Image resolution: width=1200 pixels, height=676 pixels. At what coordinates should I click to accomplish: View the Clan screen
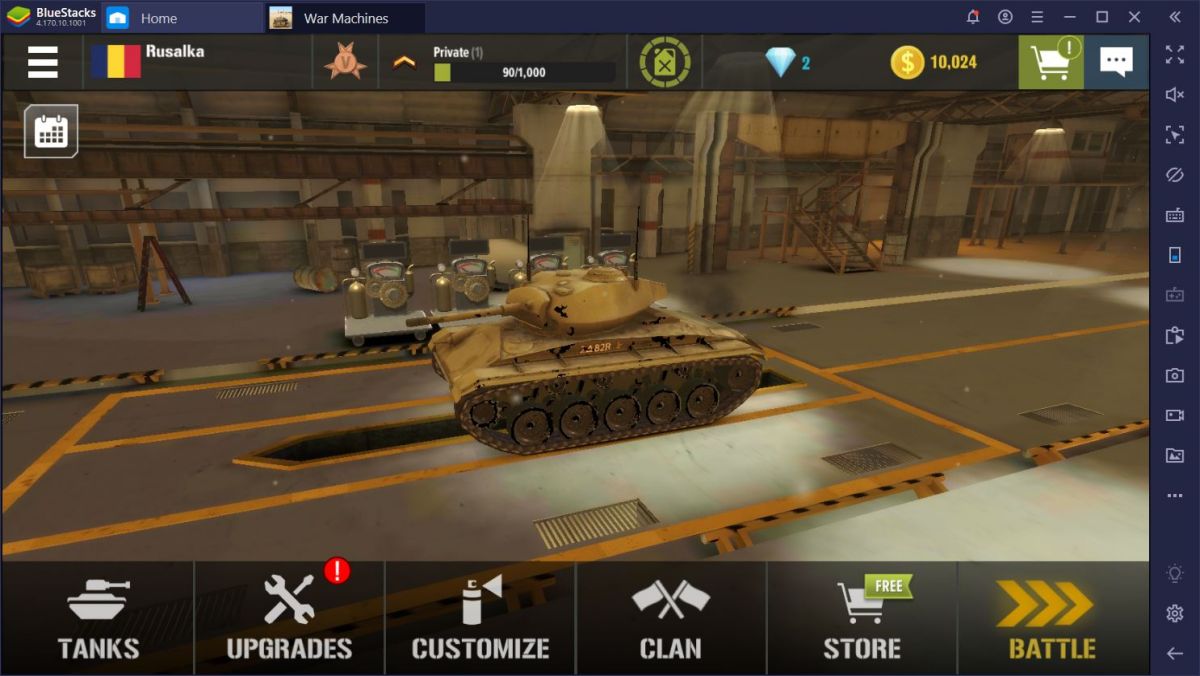tap(671, 618)
